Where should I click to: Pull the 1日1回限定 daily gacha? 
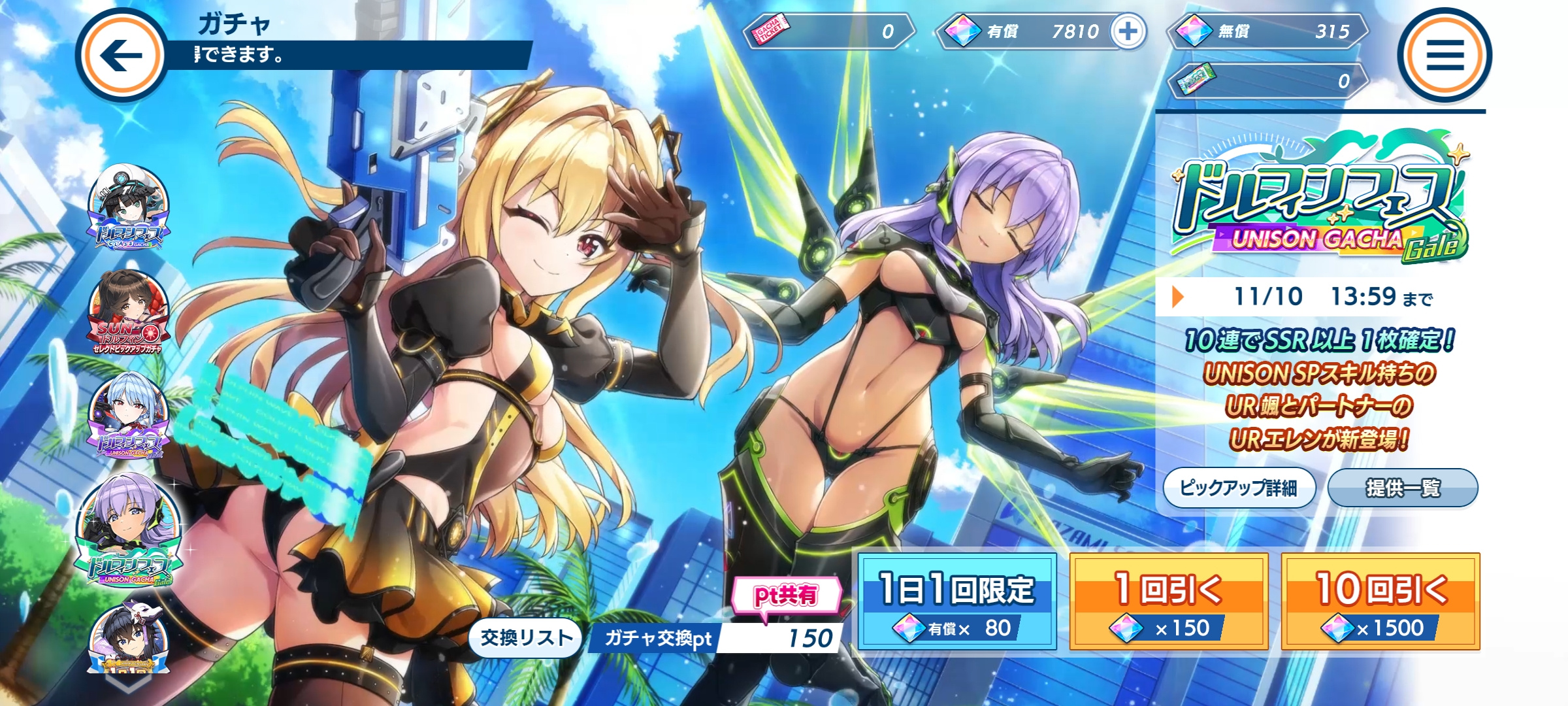(x=957, y=601)
